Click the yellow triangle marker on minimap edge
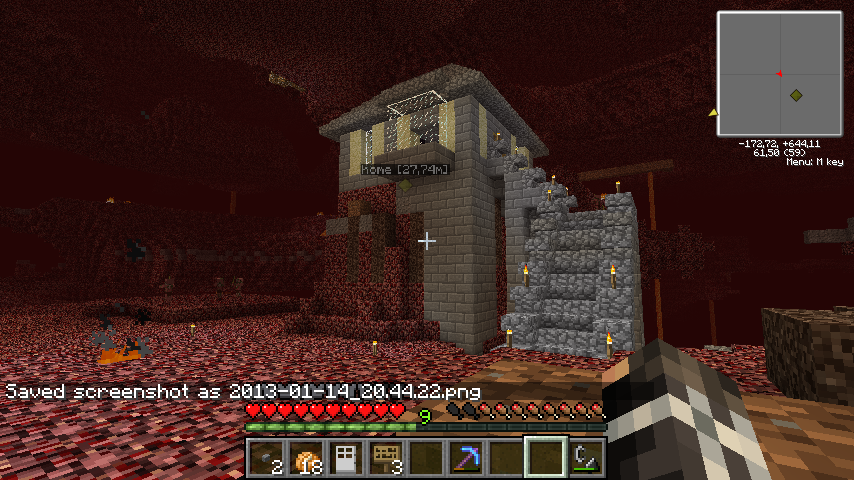The width and height of the screenshot is (854, 480). [x=713, y=112]
